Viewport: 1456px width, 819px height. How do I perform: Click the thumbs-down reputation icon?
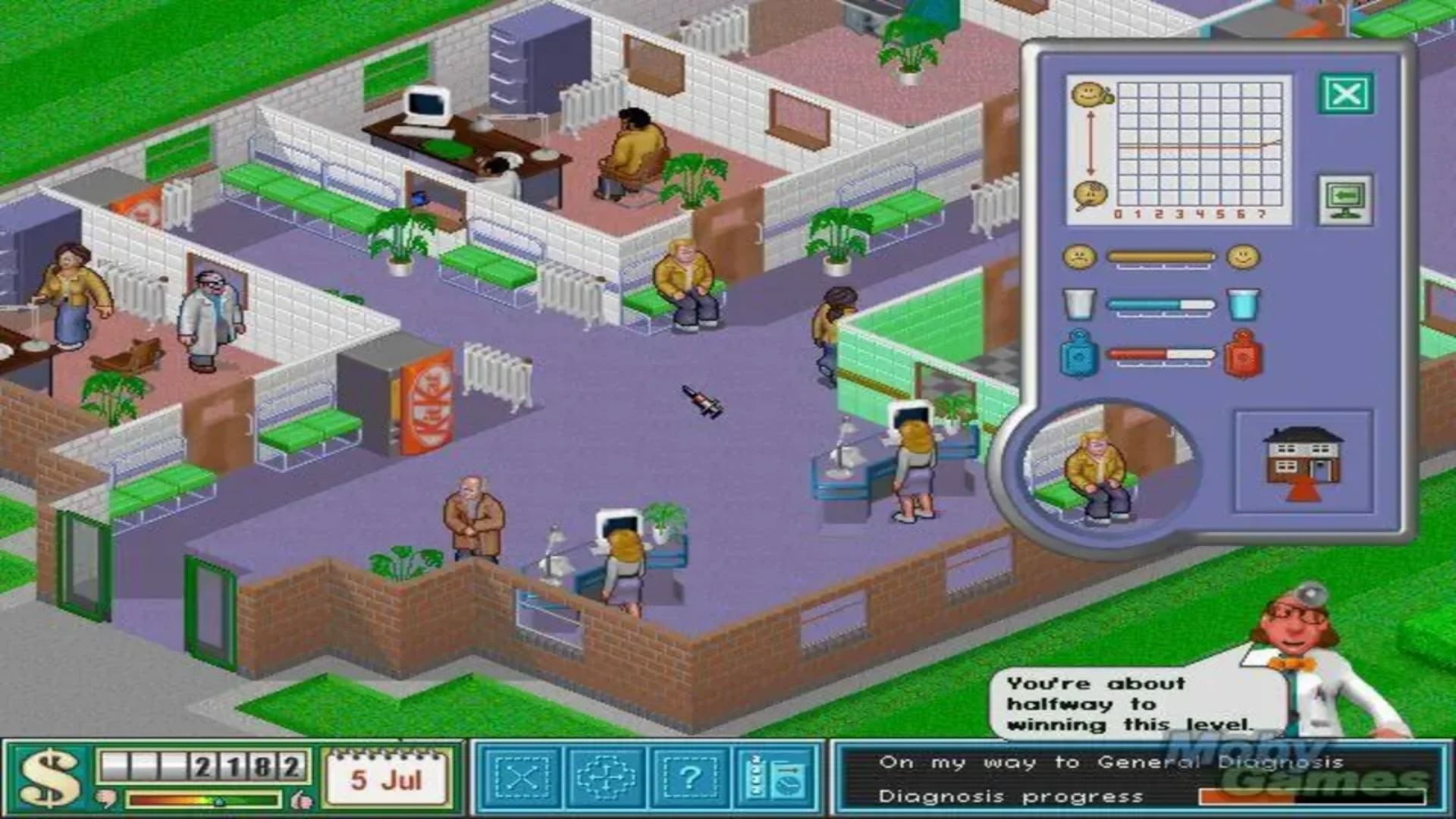106,799
